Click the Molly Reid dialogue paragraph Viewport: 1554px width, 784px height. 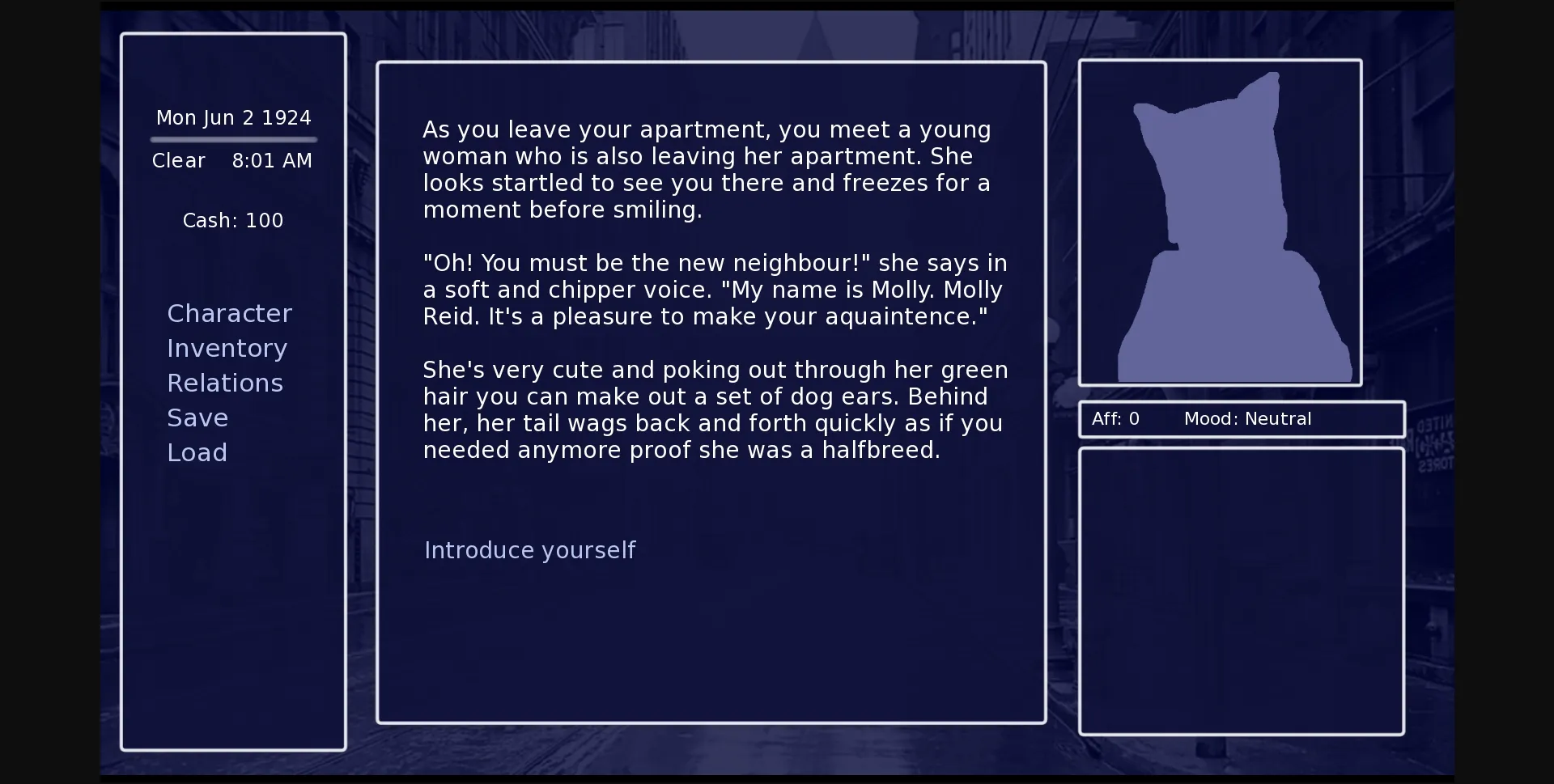click(x=715, y=289)
